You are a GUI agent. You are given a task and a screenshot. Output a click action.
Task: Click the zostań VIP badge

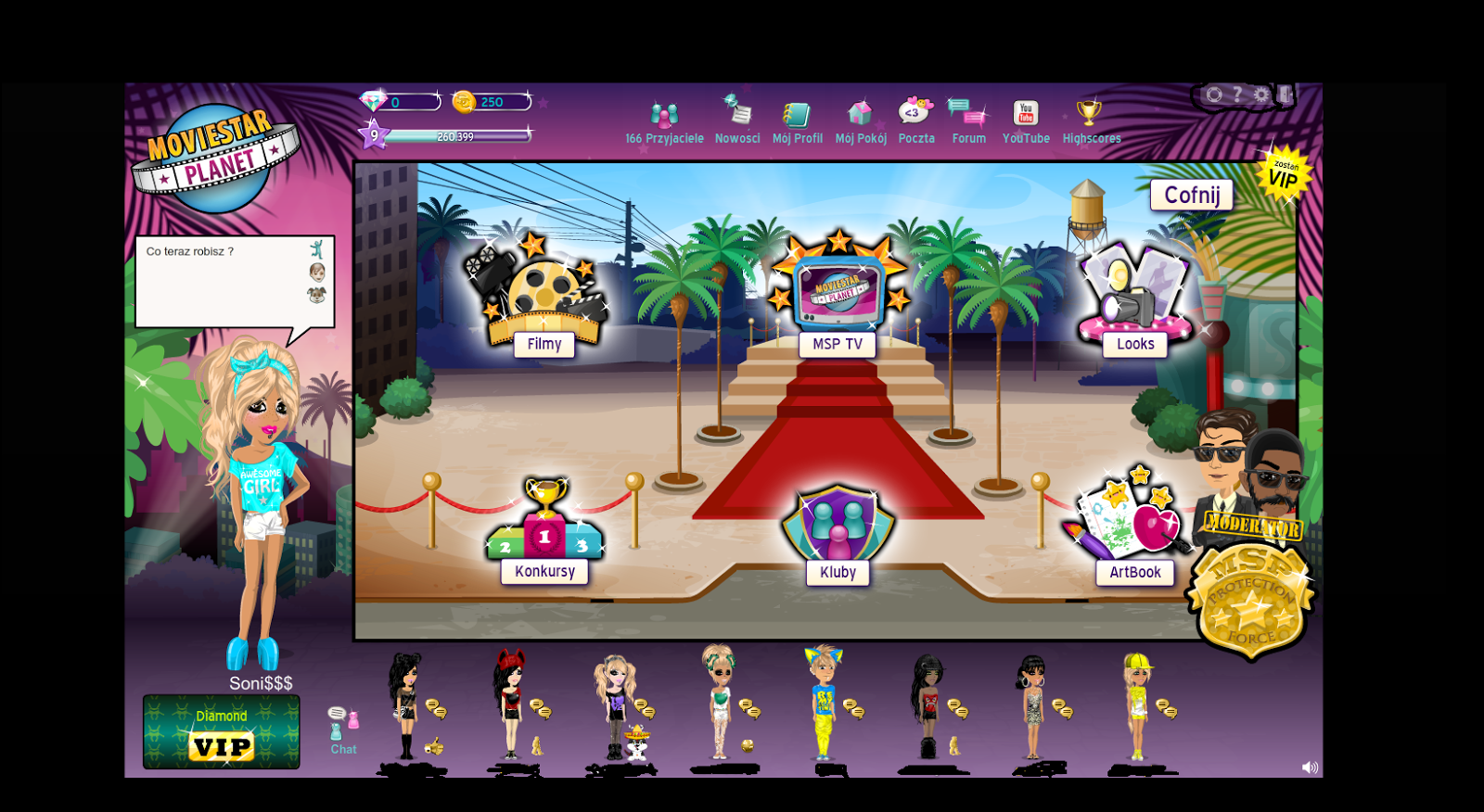pos(1283,174)
